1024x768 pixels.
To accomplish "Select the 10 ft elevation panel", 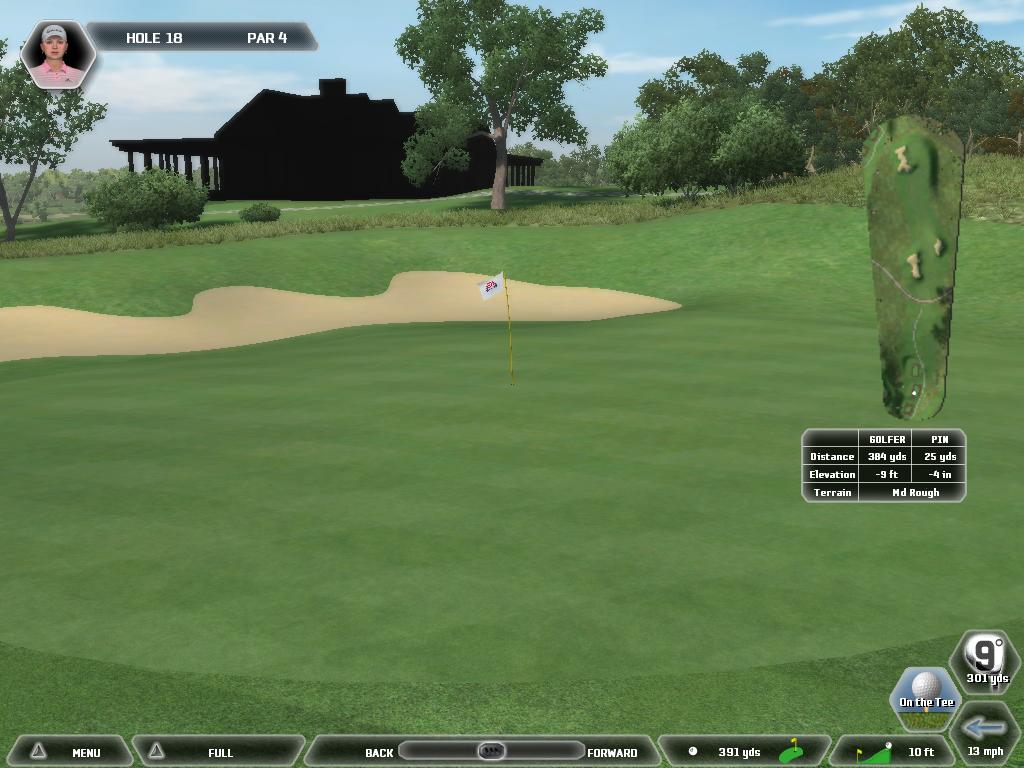I will tap(895, 752).
